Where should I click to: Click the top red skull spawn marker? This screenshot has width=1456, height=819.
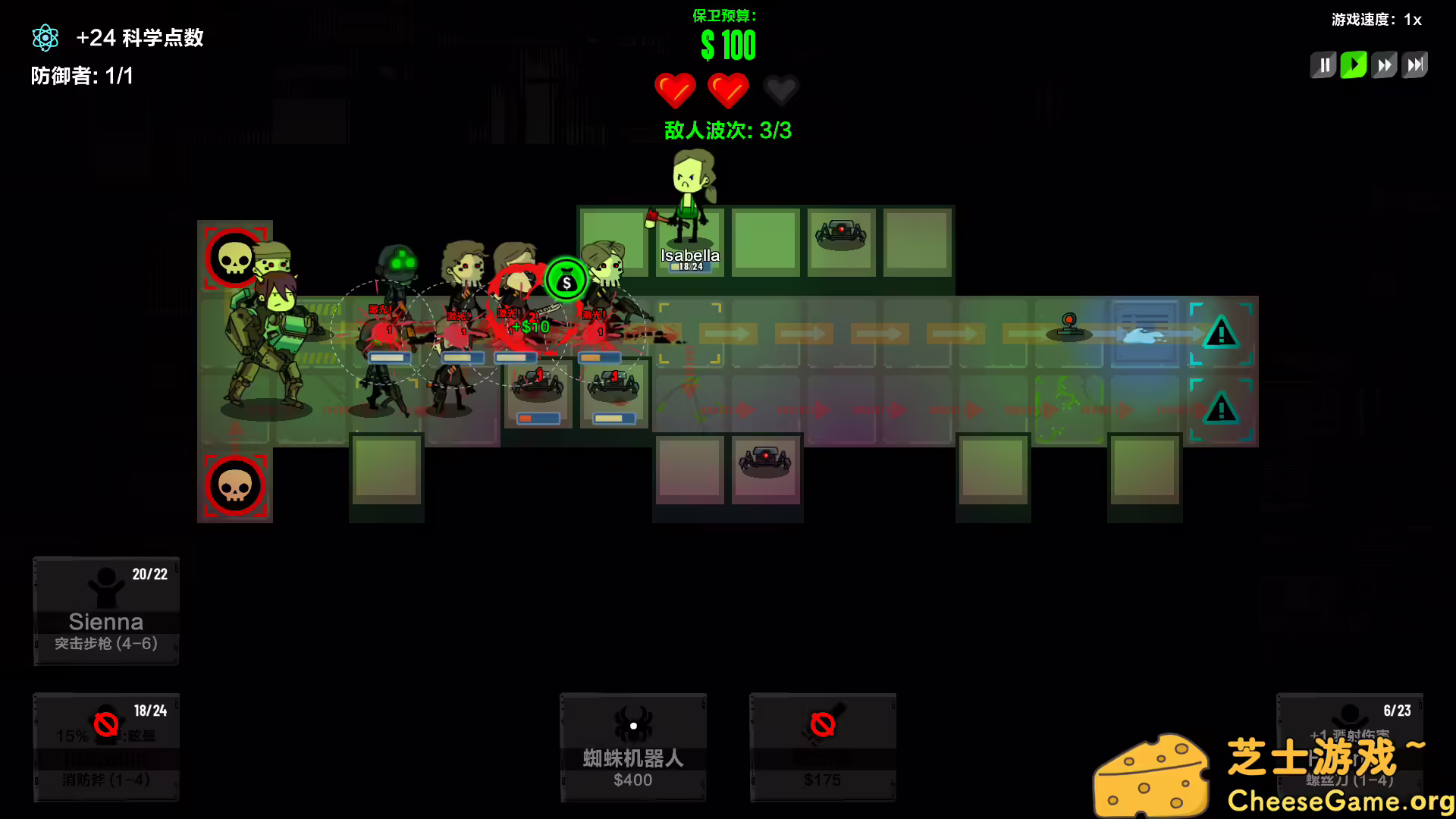coord(235,258)
